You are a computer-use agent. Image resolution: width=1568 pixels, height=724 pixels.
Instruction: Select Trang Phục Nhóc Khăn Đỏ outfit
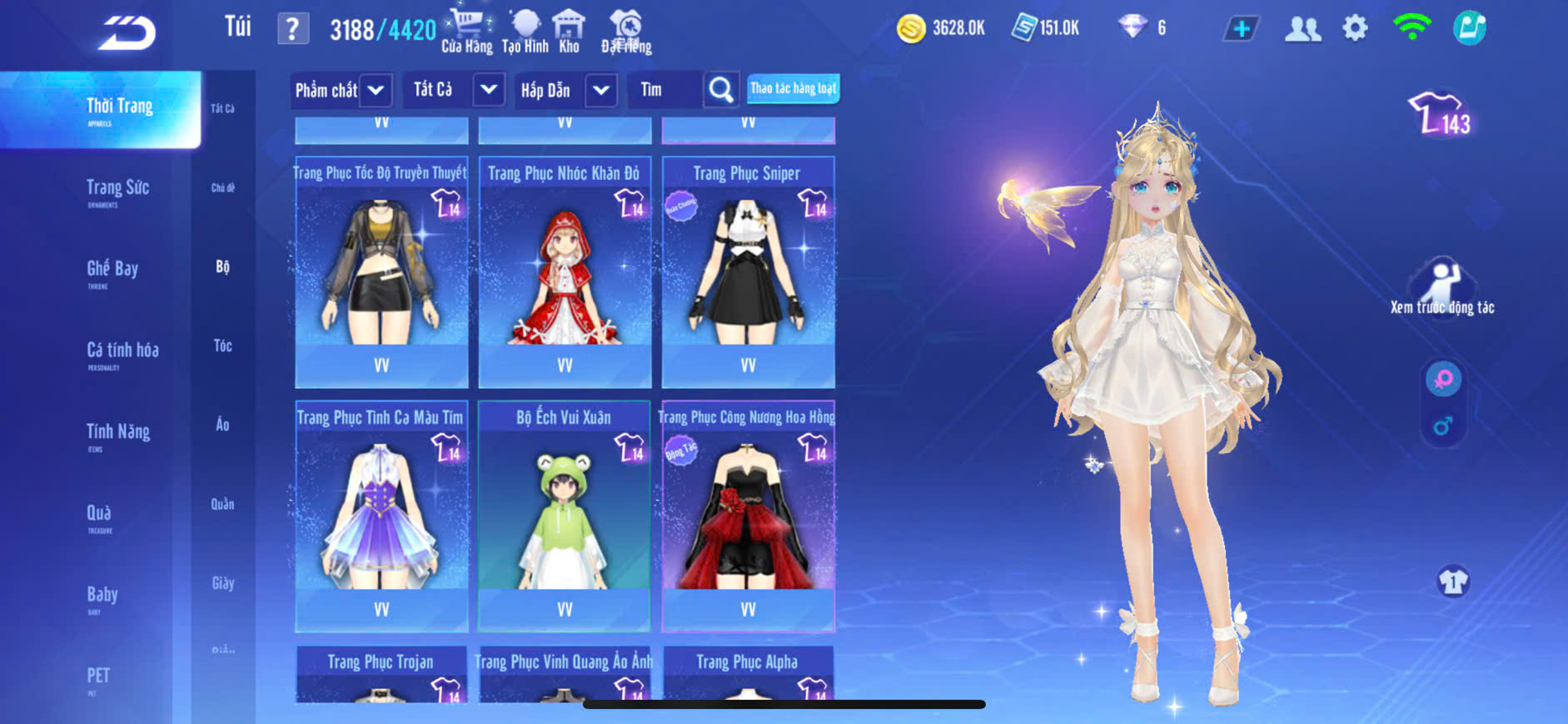pyautogui.click(x=565, y=271)
